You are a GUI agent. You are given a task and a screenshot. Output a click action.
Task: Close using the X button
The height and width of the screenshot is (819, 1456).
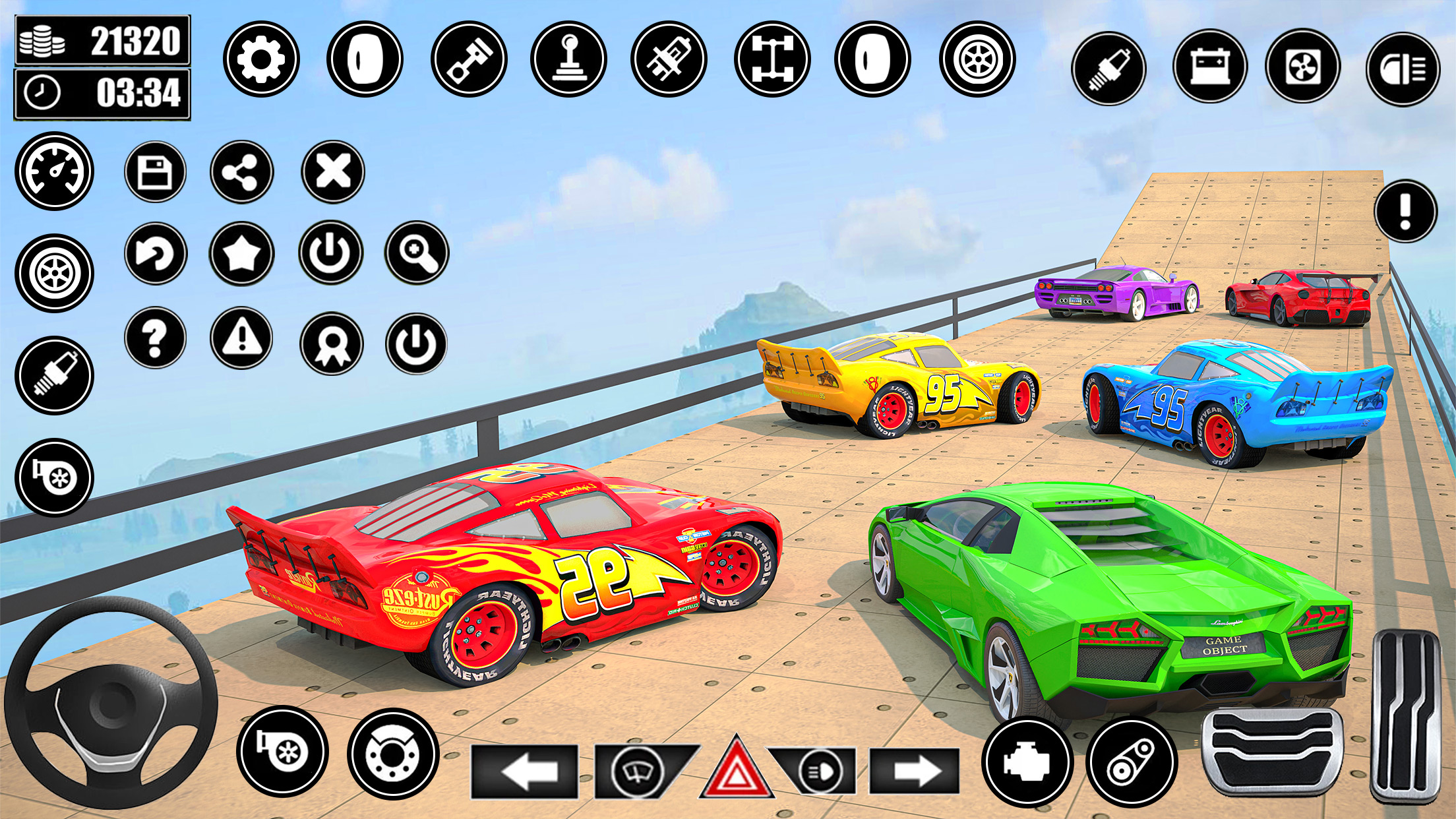[333, 172]
